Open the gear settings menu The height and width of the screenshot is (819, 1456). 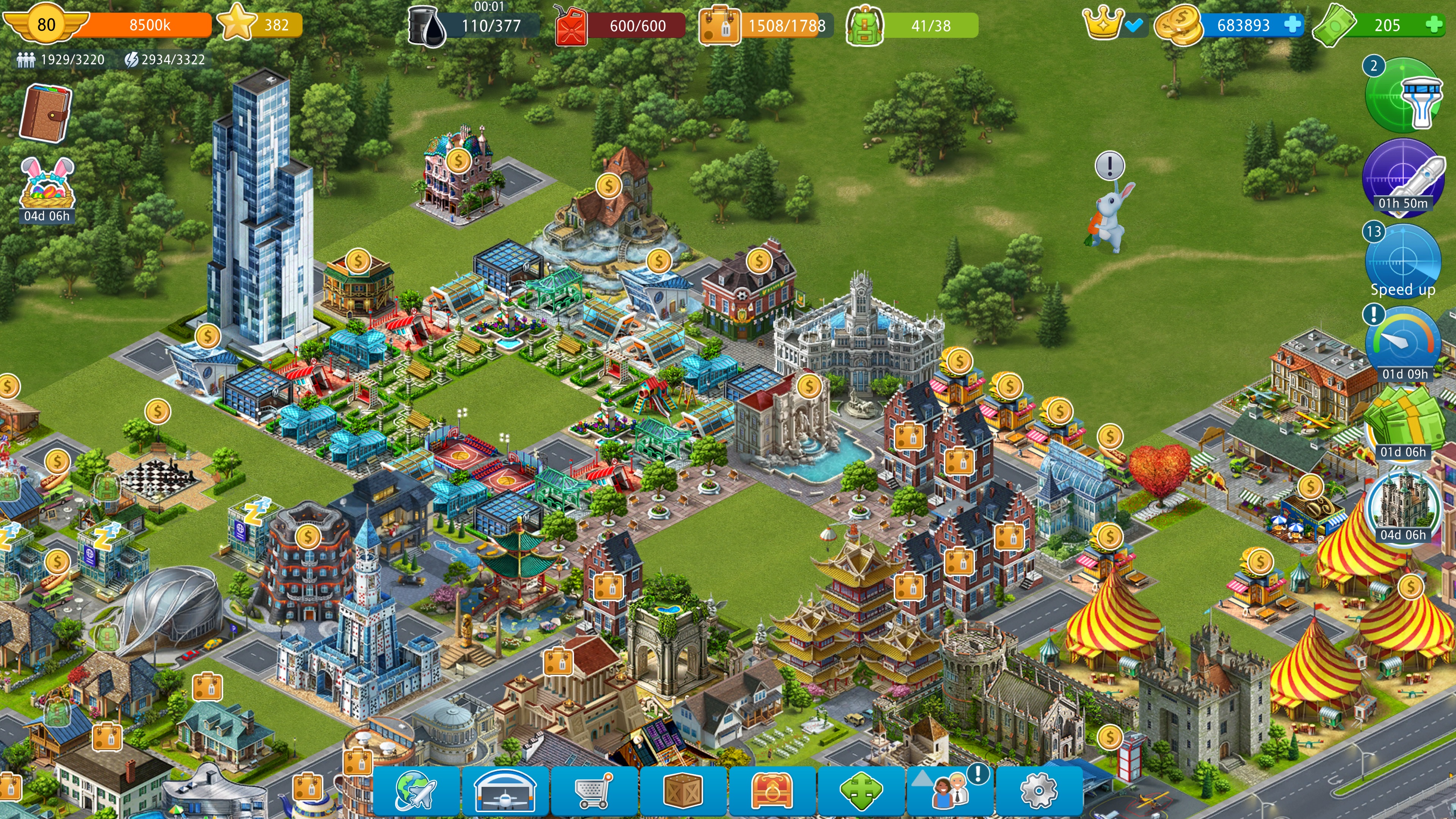coord(1038,789)
